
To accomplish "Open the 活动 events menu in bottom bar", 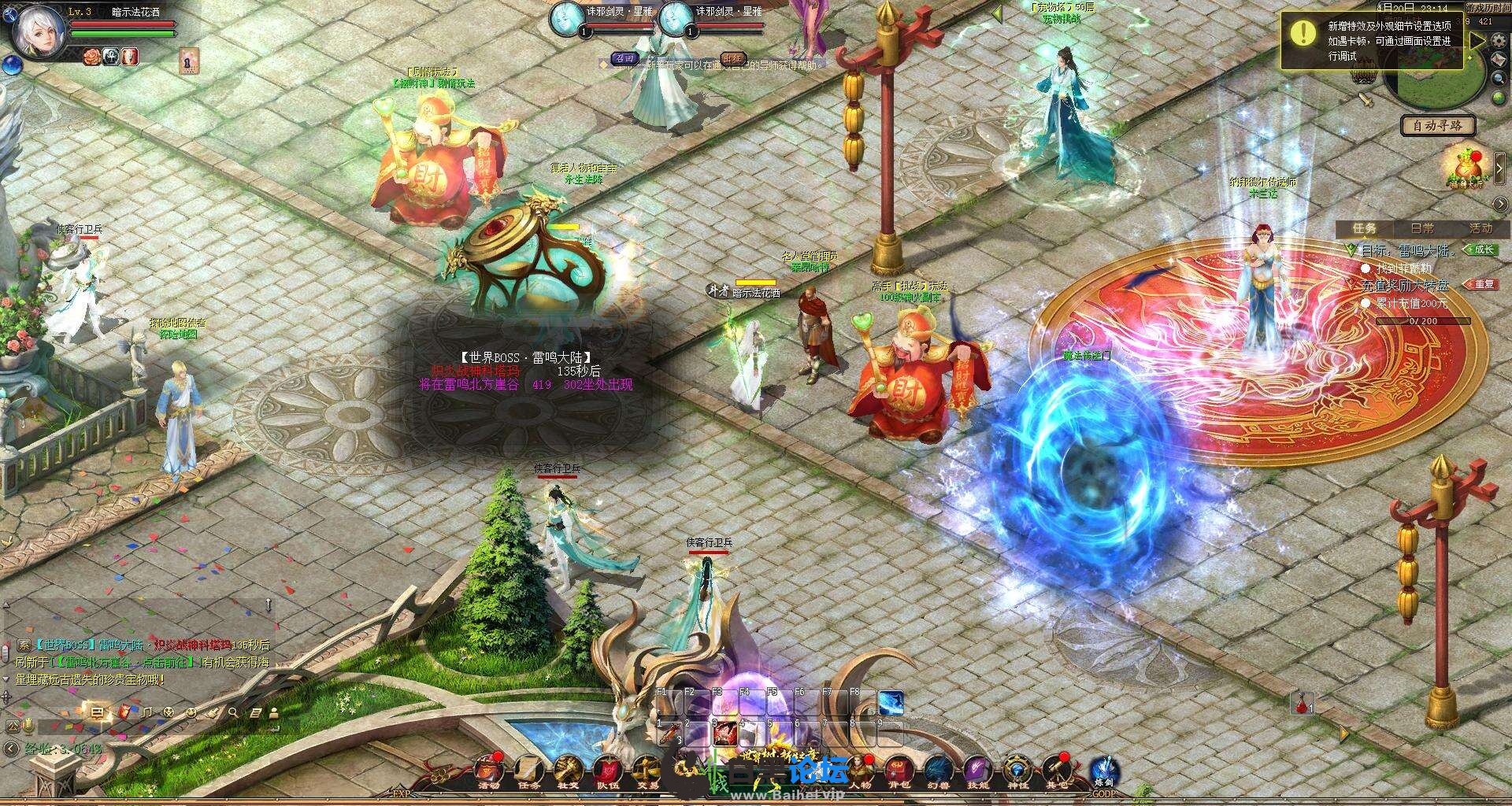I will coord(488,769).
